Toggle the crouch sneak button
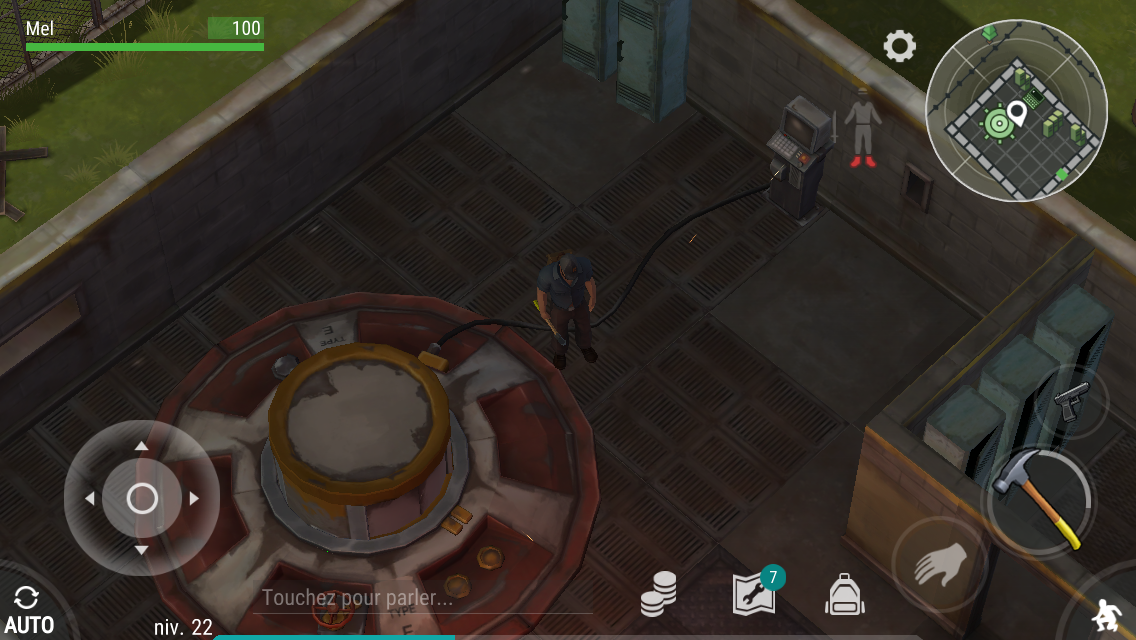The width and height of the screenshot is (1136, 640). click(1106, 612)
